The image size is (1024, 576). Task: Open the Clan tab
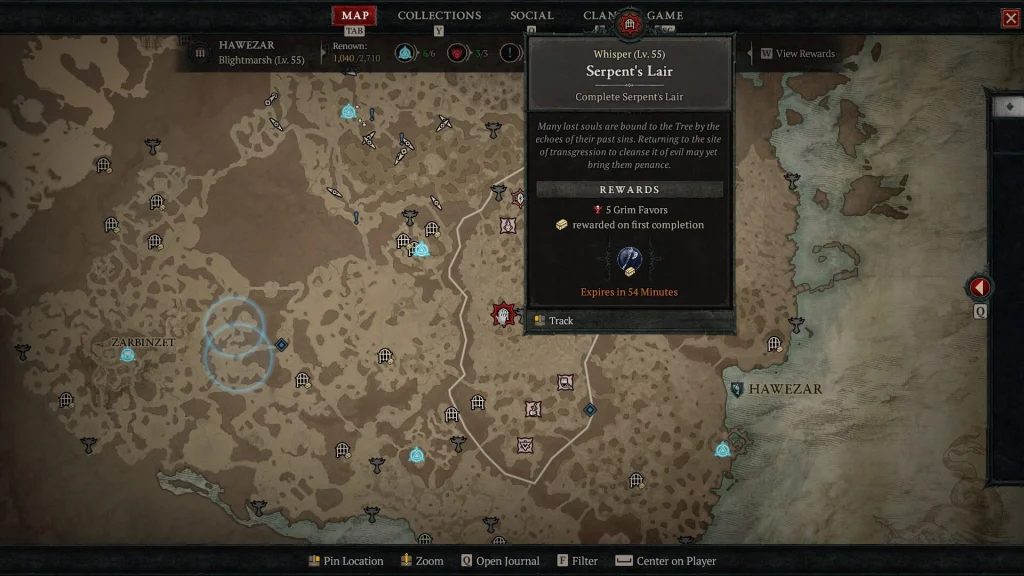coord(598,15)
